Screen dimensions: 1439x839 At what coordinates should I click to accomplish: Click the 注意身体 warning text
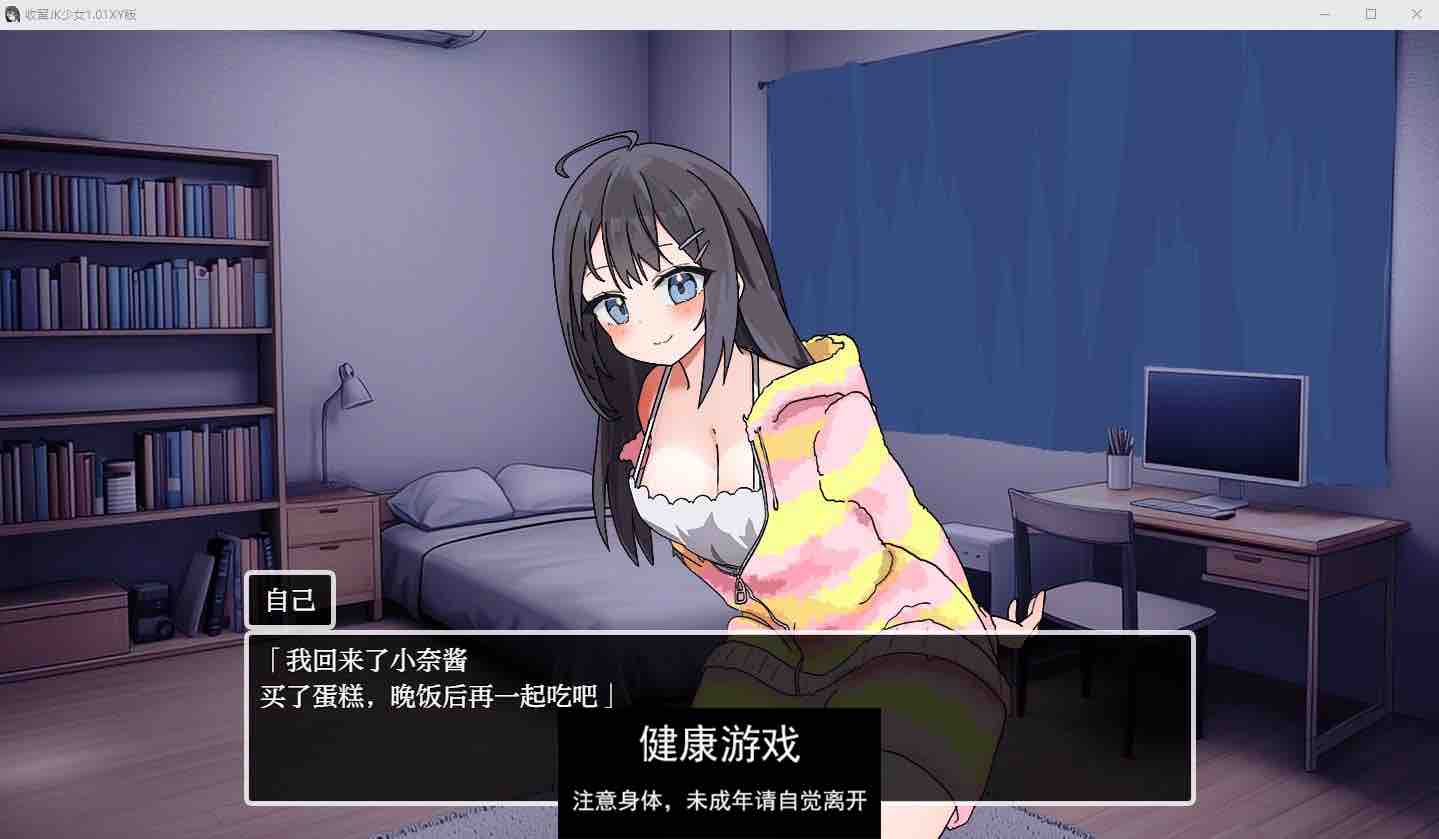pyautogui.click(x=718, y=801)
